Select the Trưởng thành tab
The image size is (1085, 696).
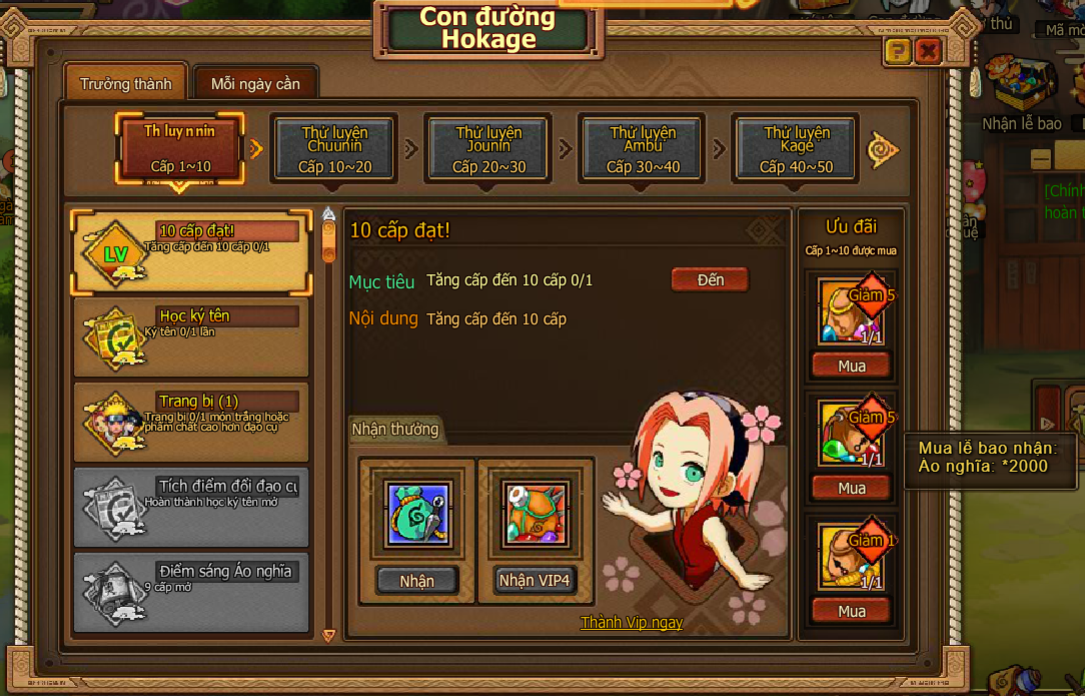[125, 84]
